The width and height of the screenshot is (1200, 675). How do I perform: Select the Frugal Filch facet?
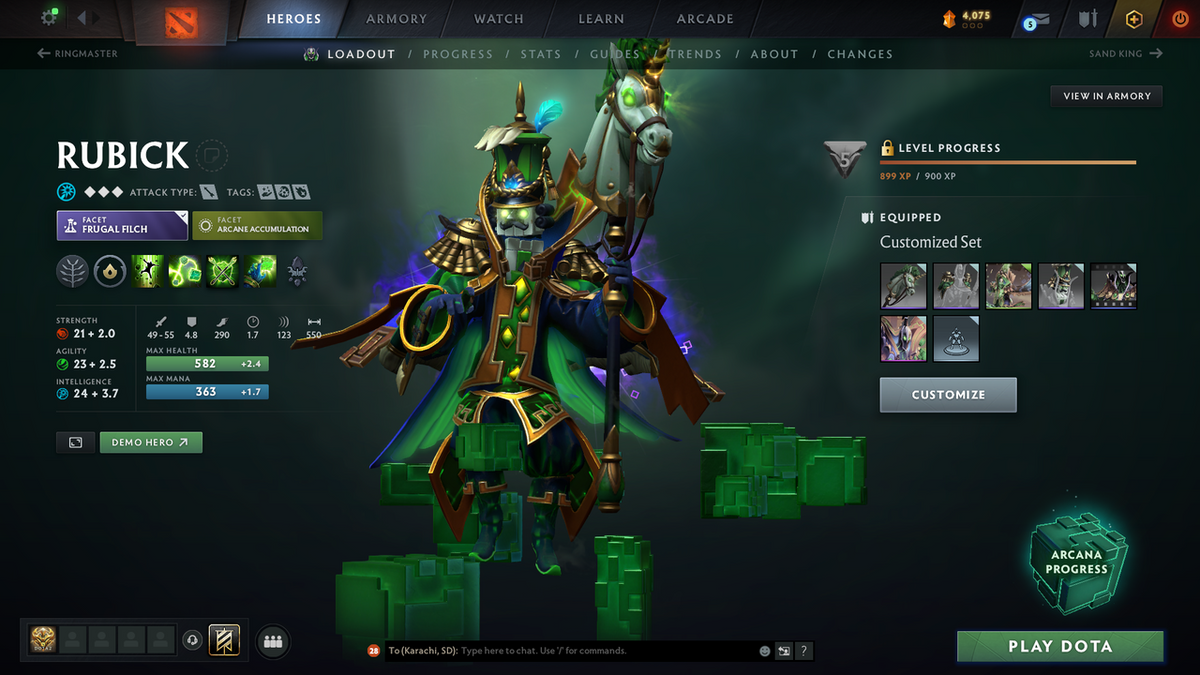tap(122, 225)
